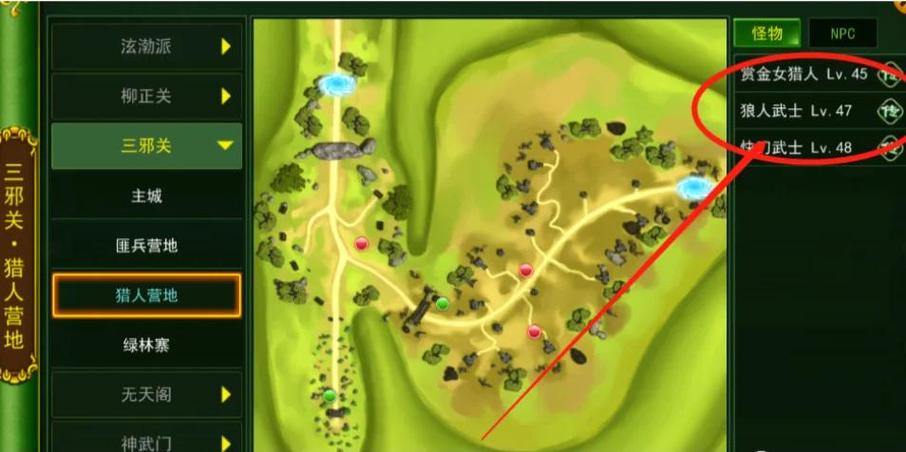Viewport: 906px width, 452px height.
Task: Open the 柳正关 region list
Action: point(147,96)
